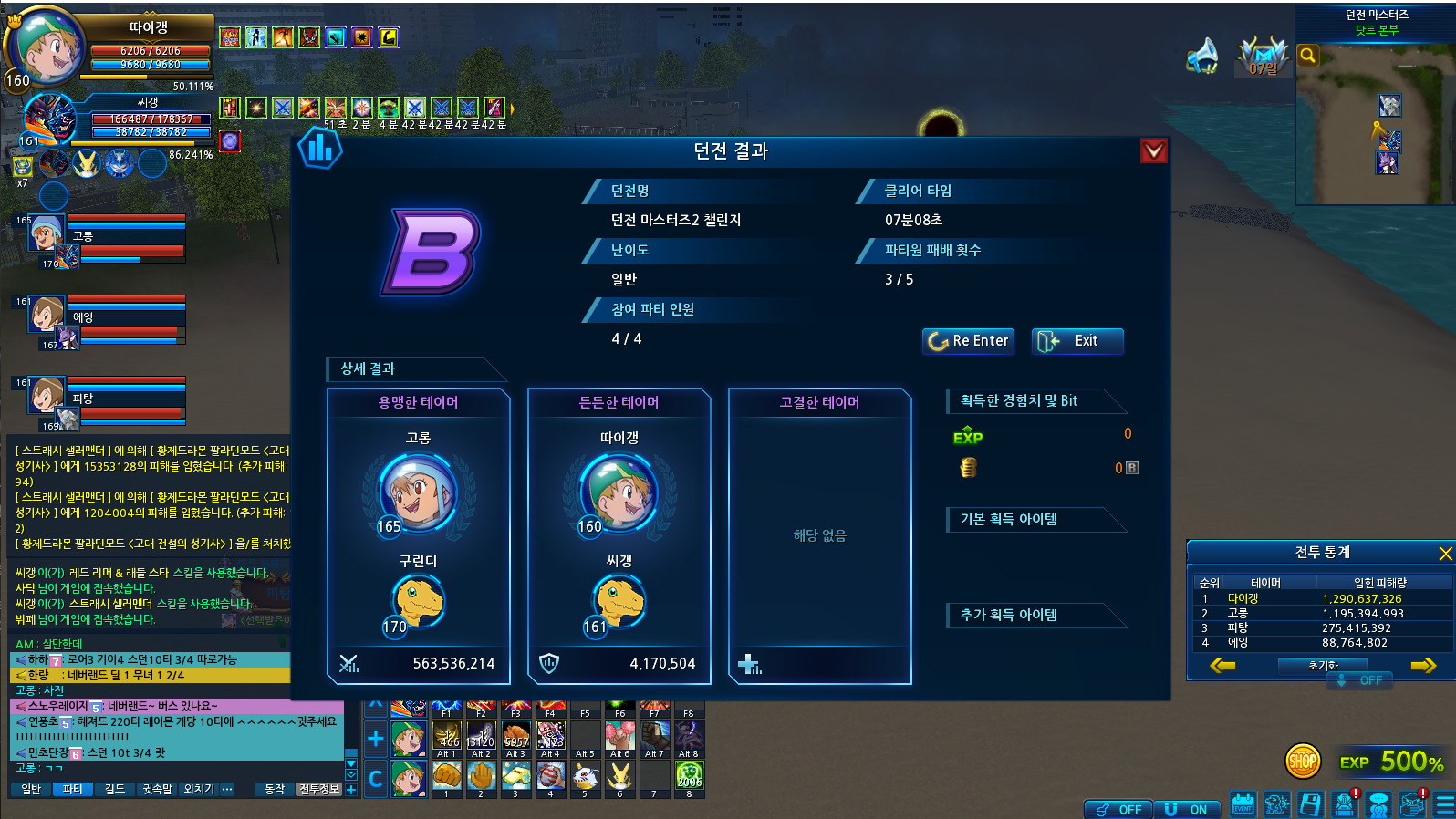Show the 전투정보 combat info tab

coord(319,789)
